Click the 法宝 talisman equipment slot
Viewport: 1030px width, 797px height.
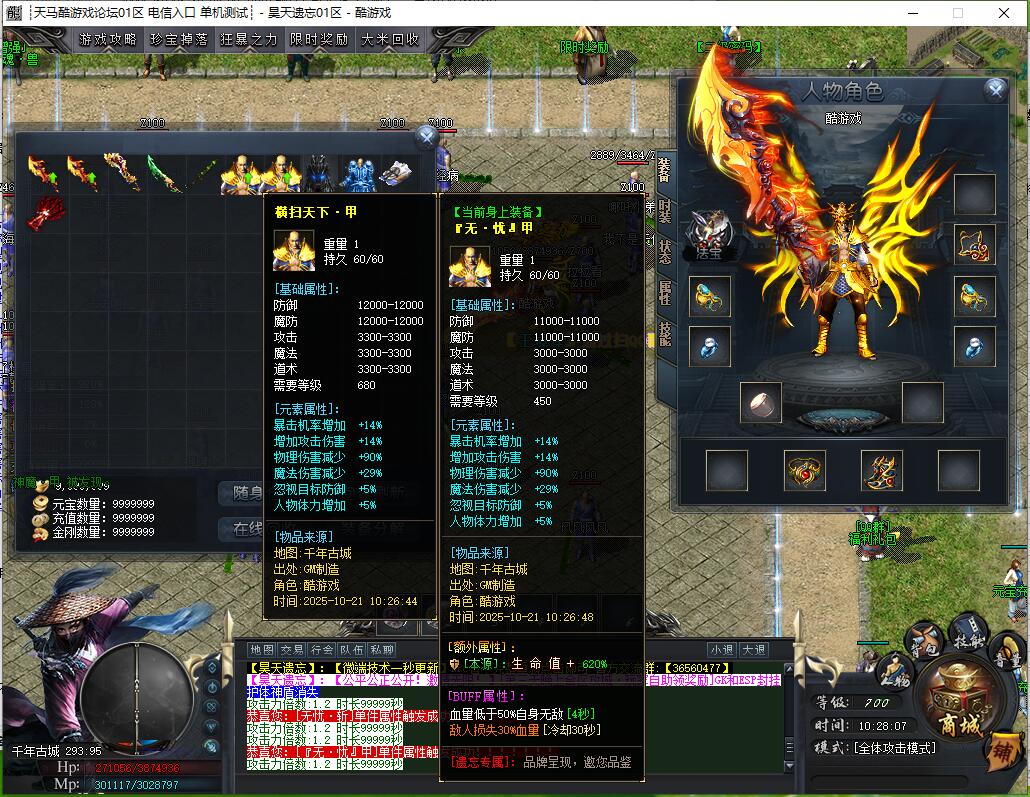(709, 236)
